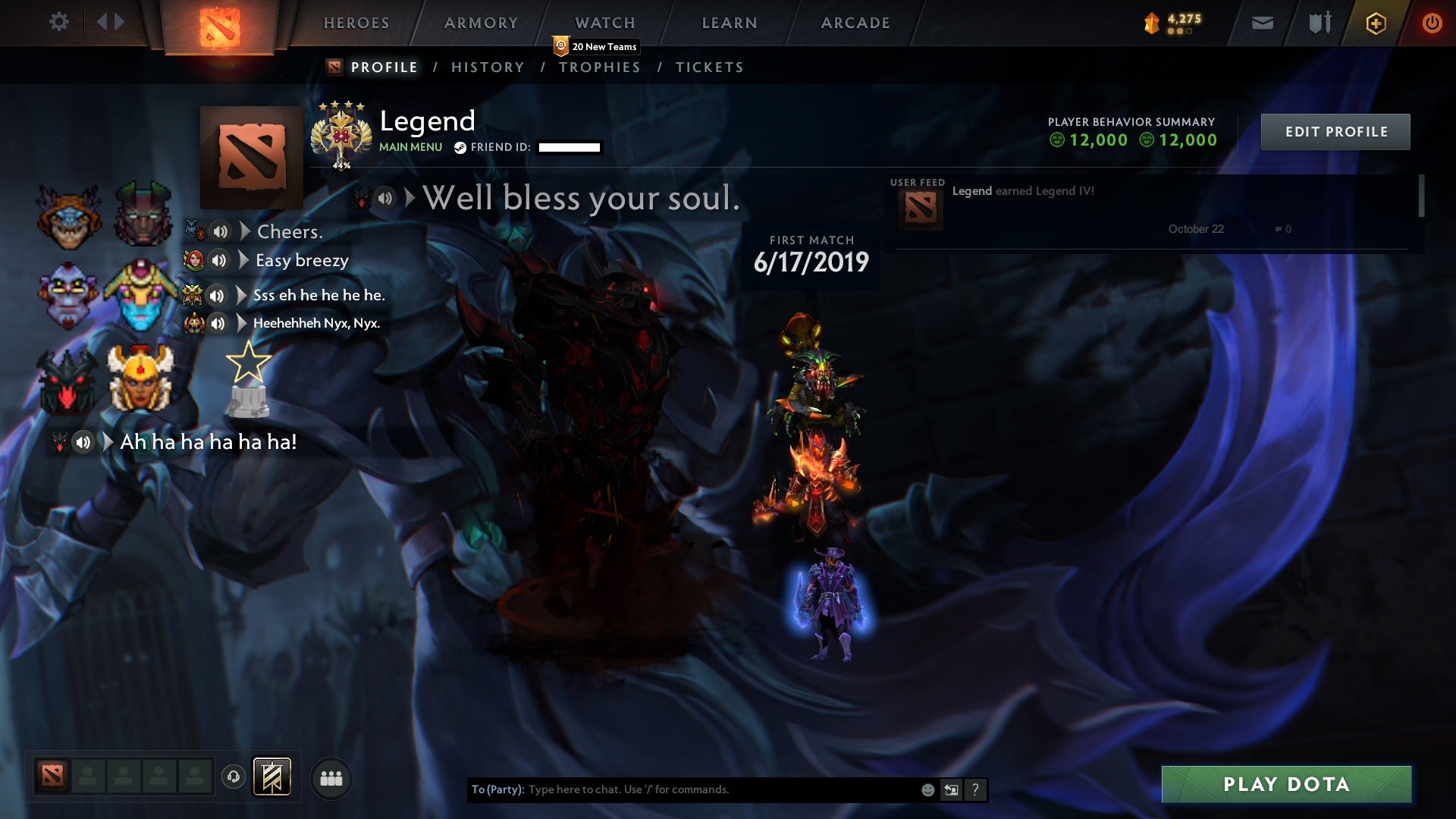This screenshot has height=819, width=1456.
Task: Open the sticker picker in the chat bar
Action: click(950, 789)
